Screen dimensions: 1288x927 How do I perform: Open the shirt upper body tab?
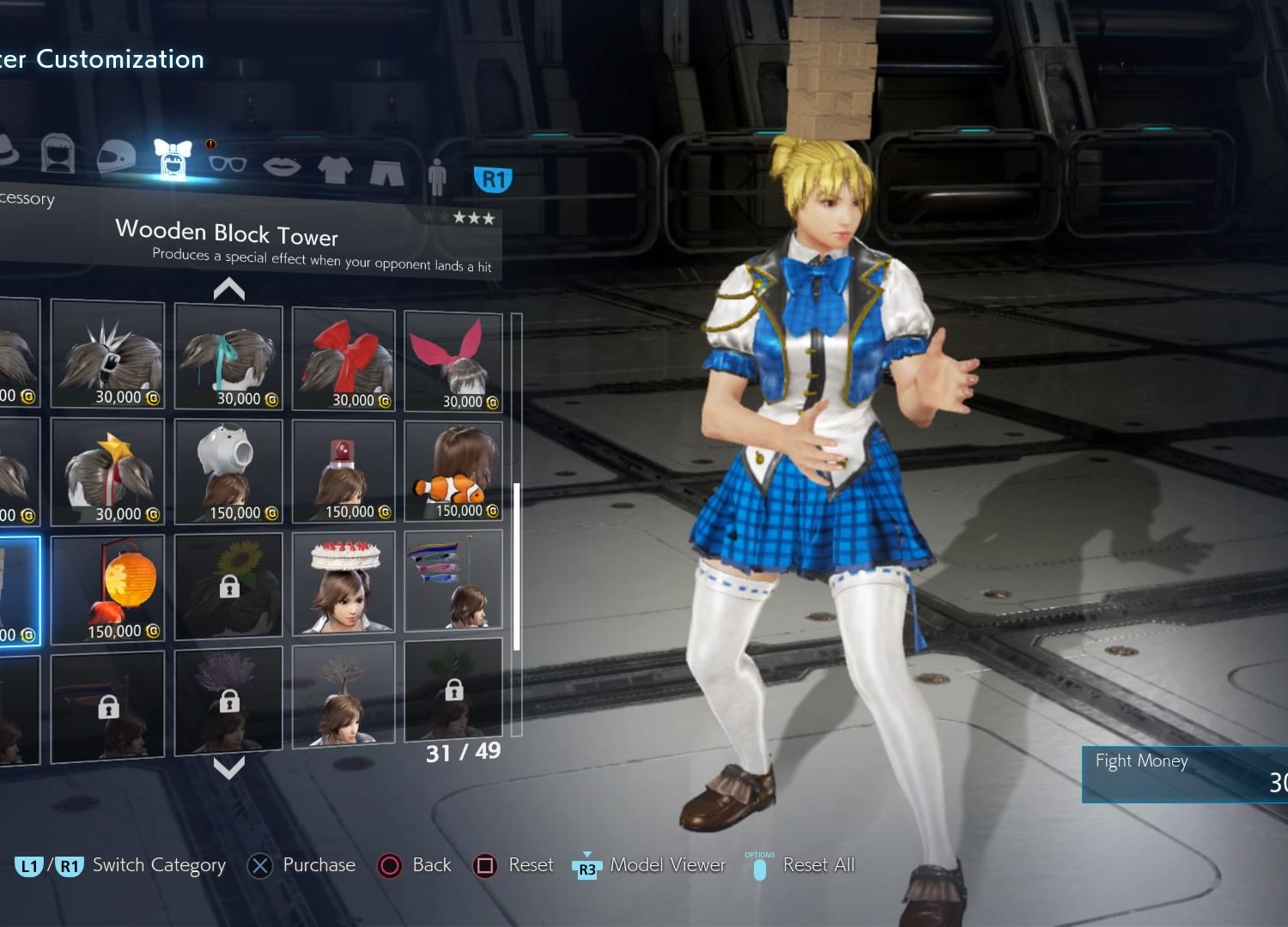[x=335, y=169]
